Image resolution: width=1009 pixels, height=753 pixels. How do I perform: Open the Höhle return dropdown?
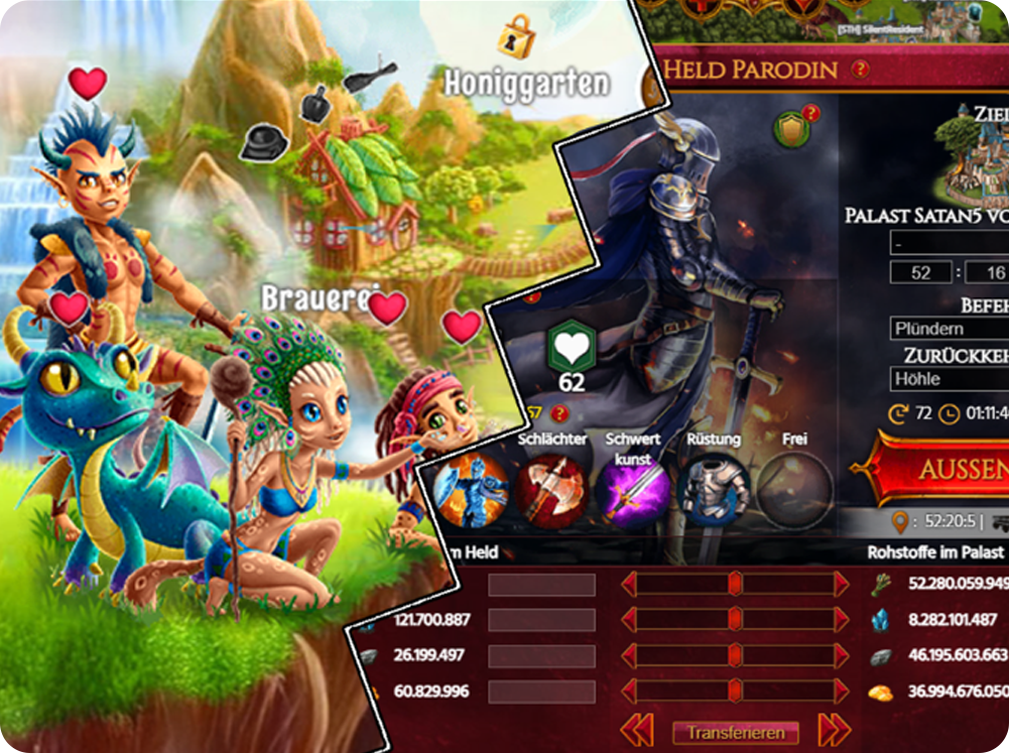click(949, 379)
